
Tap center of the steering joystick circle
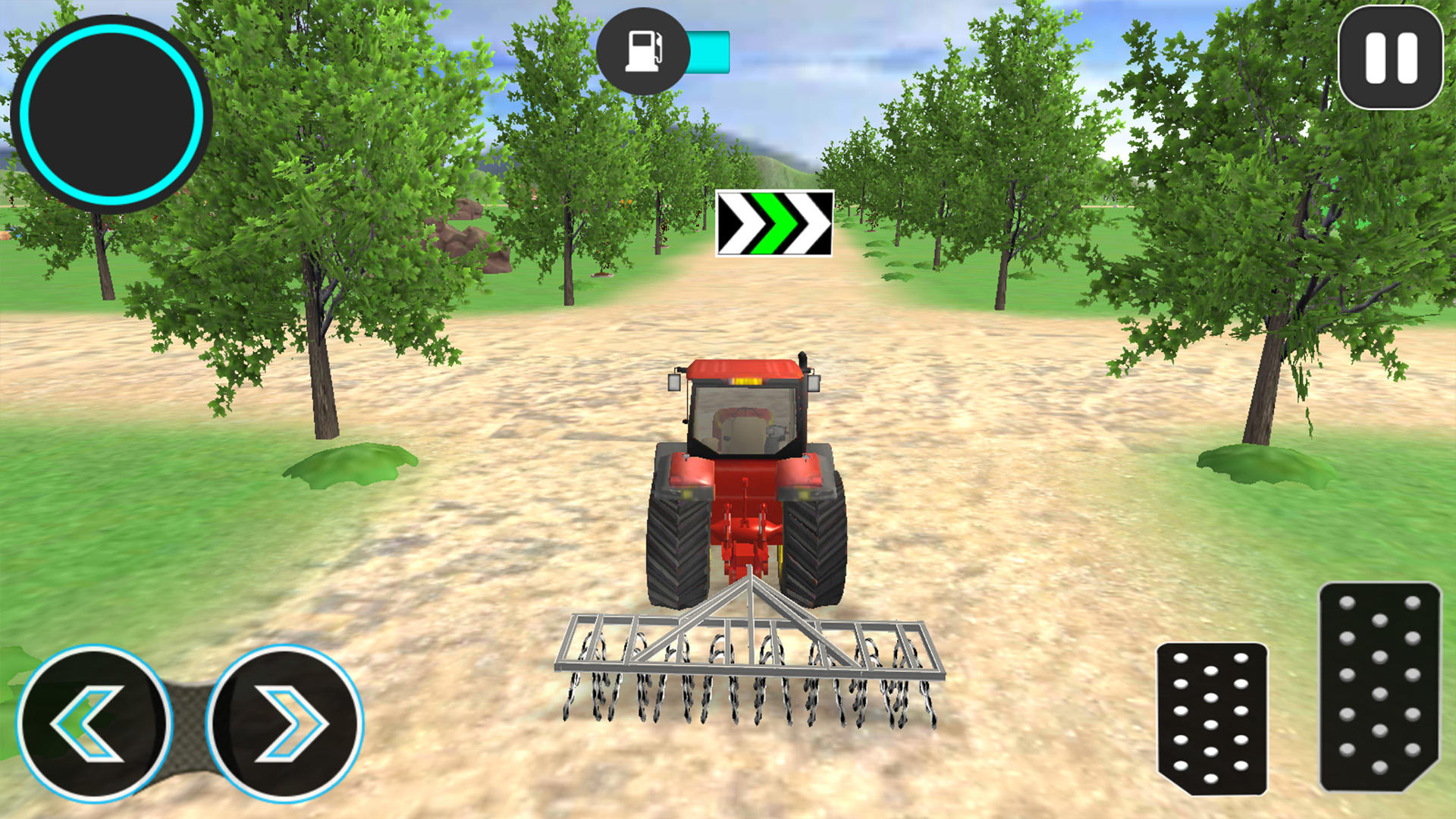[108, 112]
